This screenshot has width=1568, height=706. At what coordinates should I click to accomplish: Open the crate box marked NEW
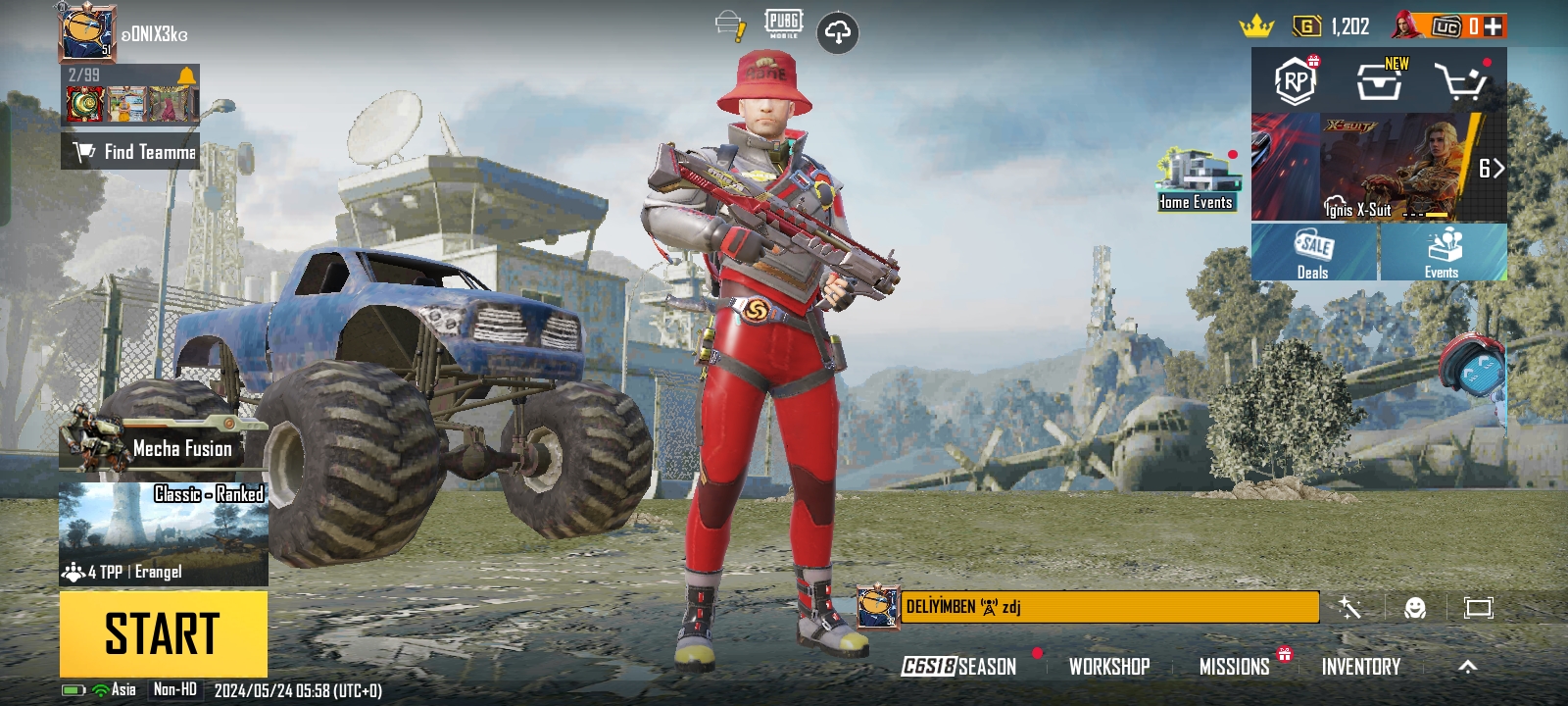(1379, 82)
